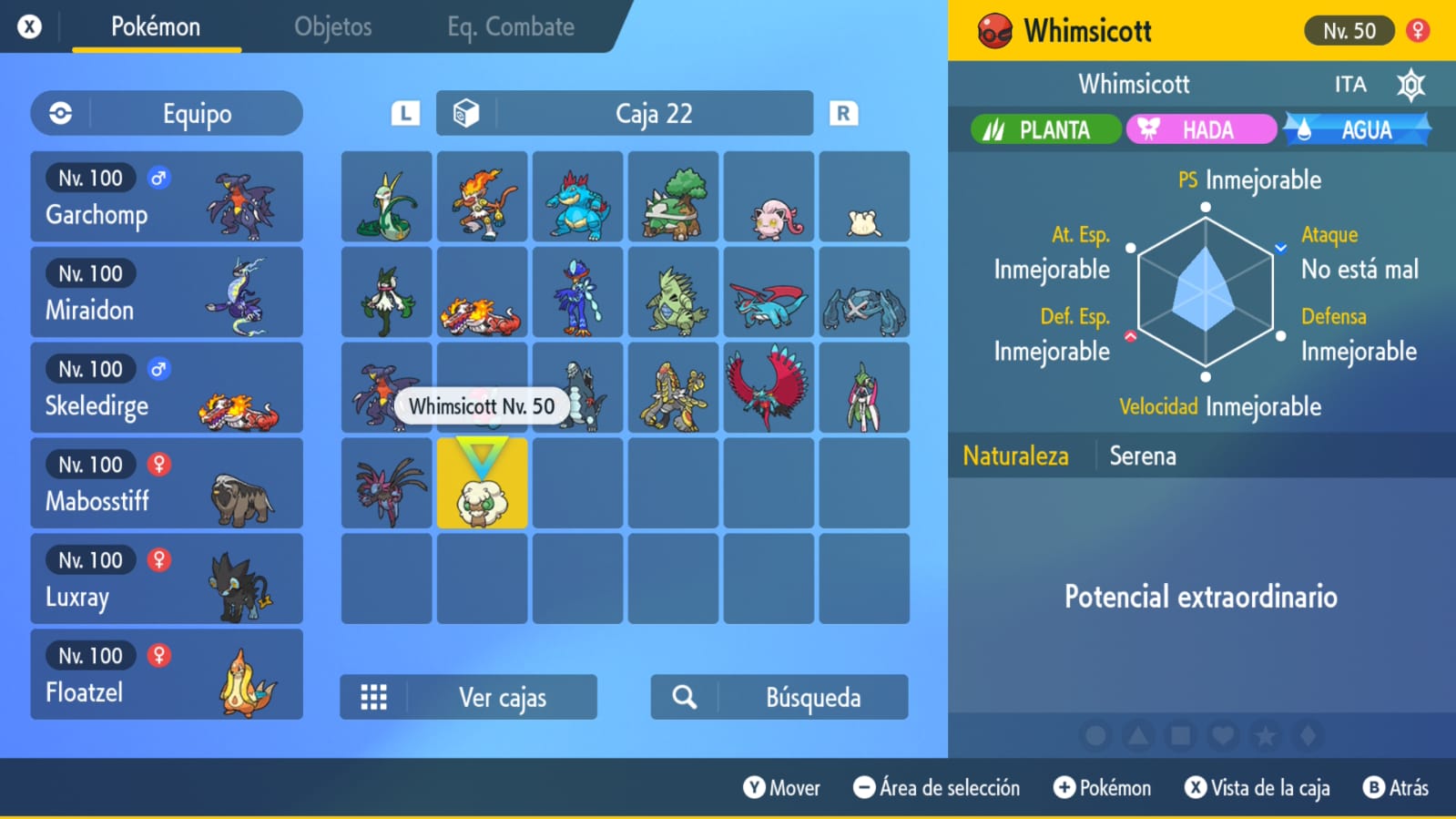The image size is (1456, 819).
Task: Open Ver cajas box overview
Action: 468,698
